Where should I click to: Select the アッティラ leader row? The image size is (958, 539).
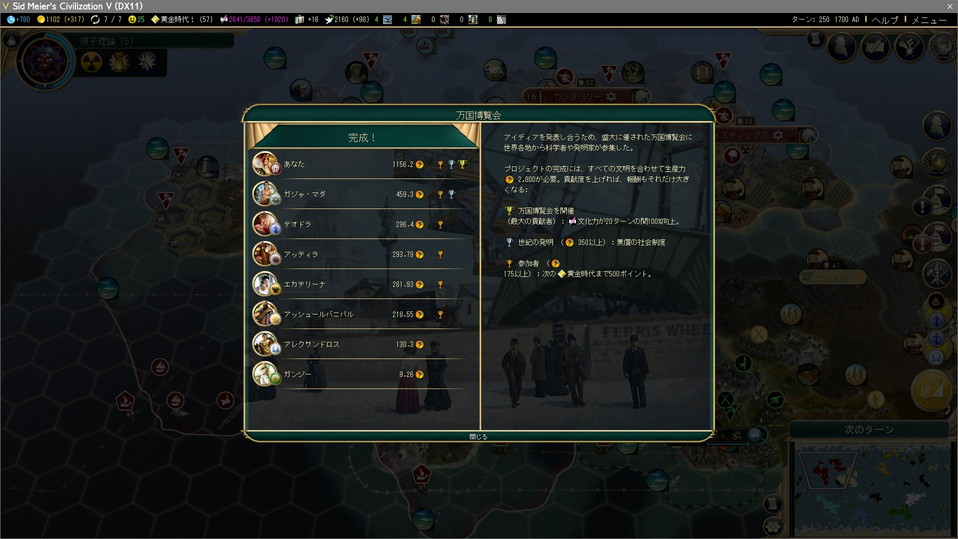(x=361, y=254)
